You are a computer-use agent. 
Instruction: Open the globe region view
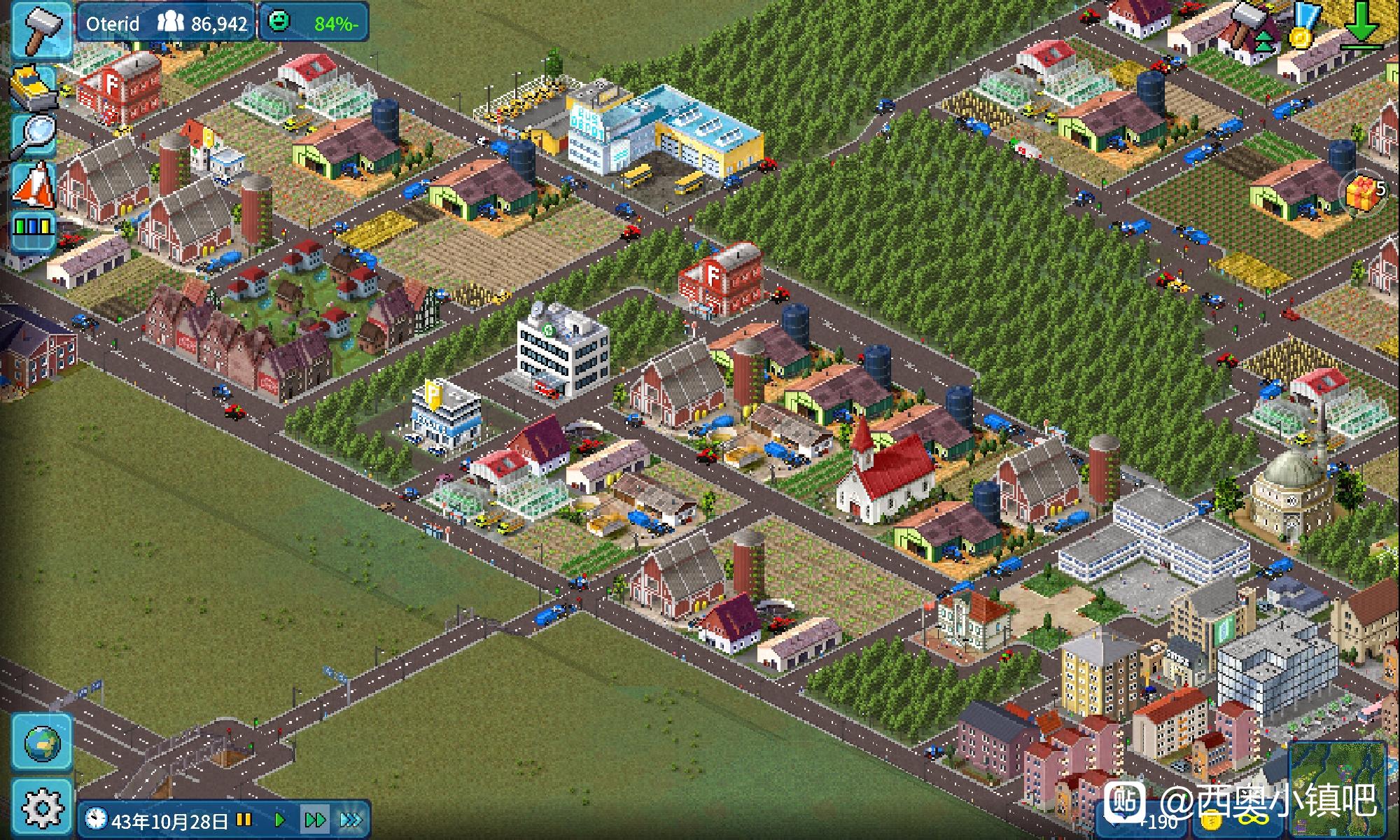42,743
